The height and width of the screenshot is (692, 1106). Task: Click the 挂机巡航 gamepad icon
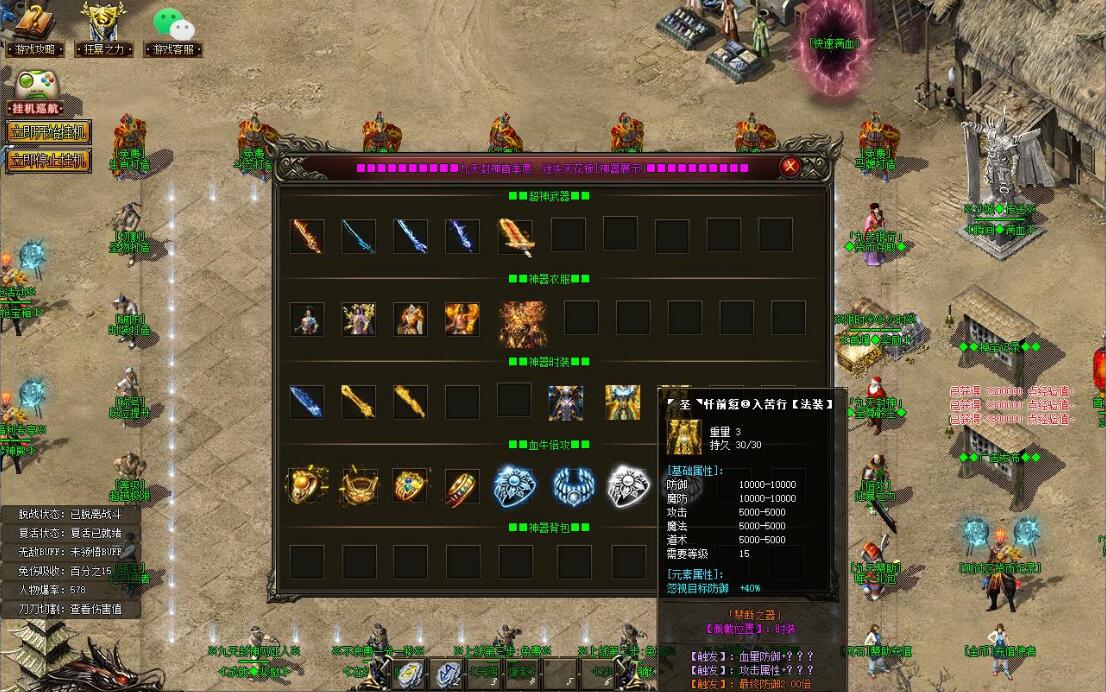tap(36, 85)
